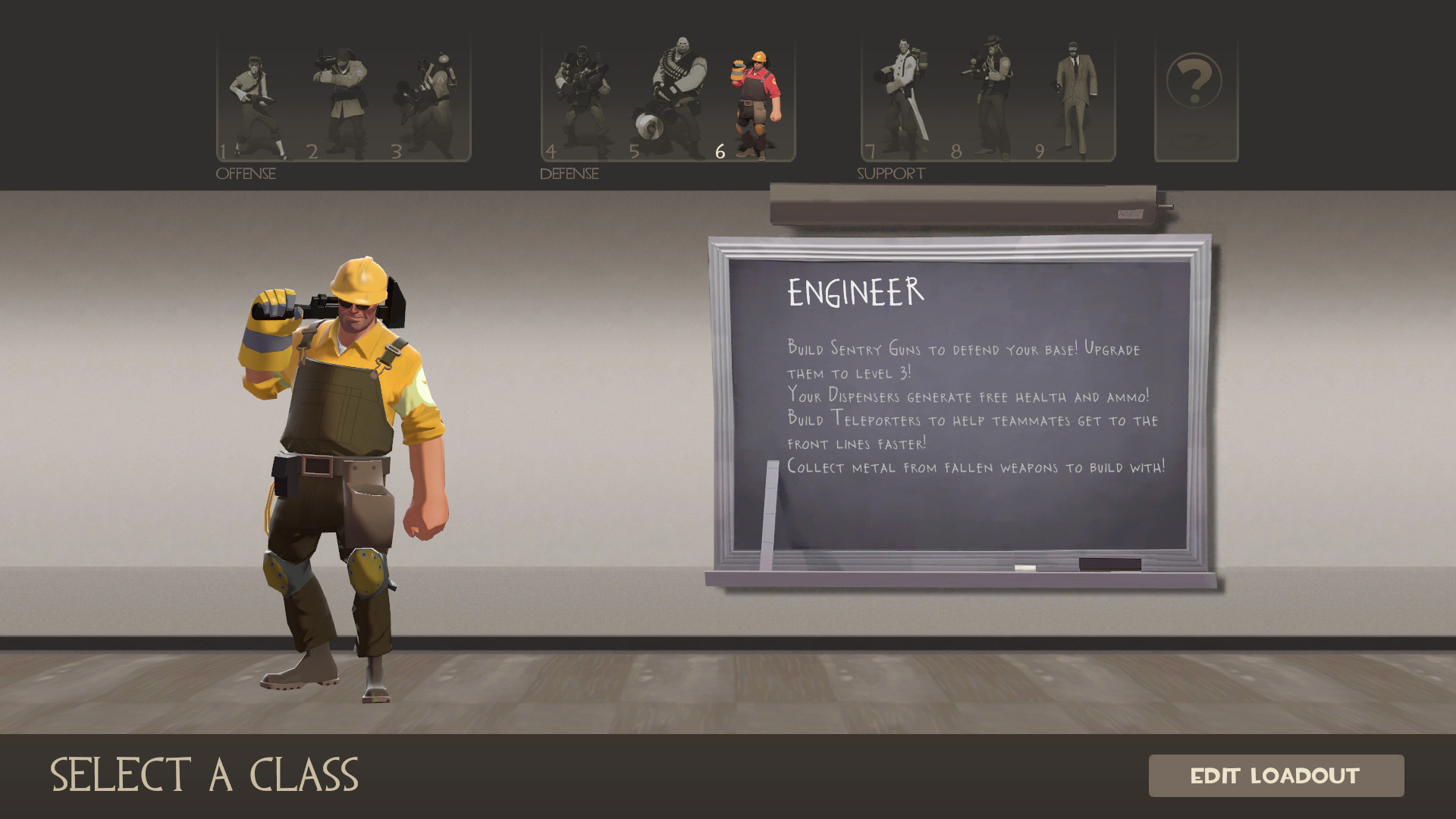Click the number 1 under the Scout
1456x819 pixels.
coord(224,151)
